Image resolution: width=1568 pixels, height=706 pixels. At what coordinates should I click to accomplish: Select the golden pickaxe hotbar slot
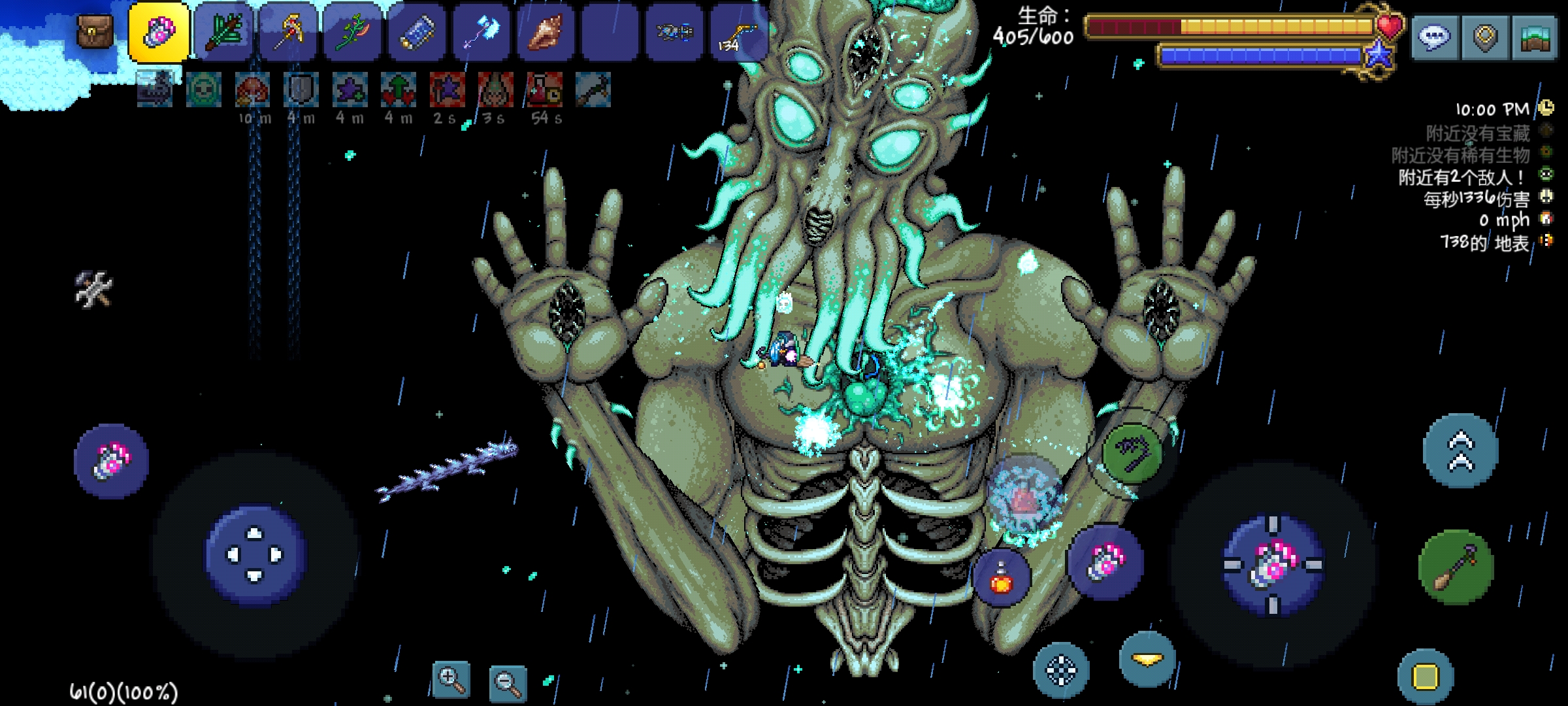288,33
